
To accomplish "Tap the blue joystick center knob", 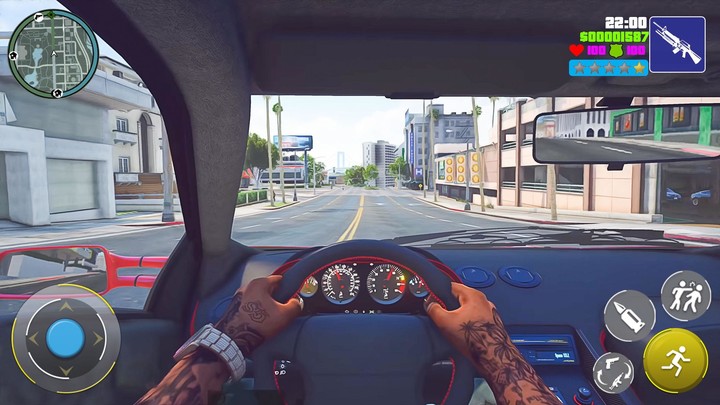I will click(x=66, y=338).
